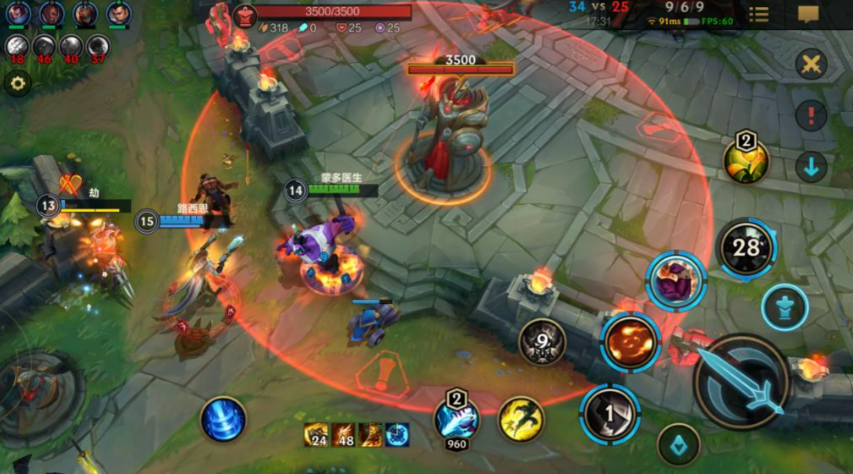Screen dimensions: 853x474
Task: Select the ability showing cooldown 28
Action: [745, 247]
